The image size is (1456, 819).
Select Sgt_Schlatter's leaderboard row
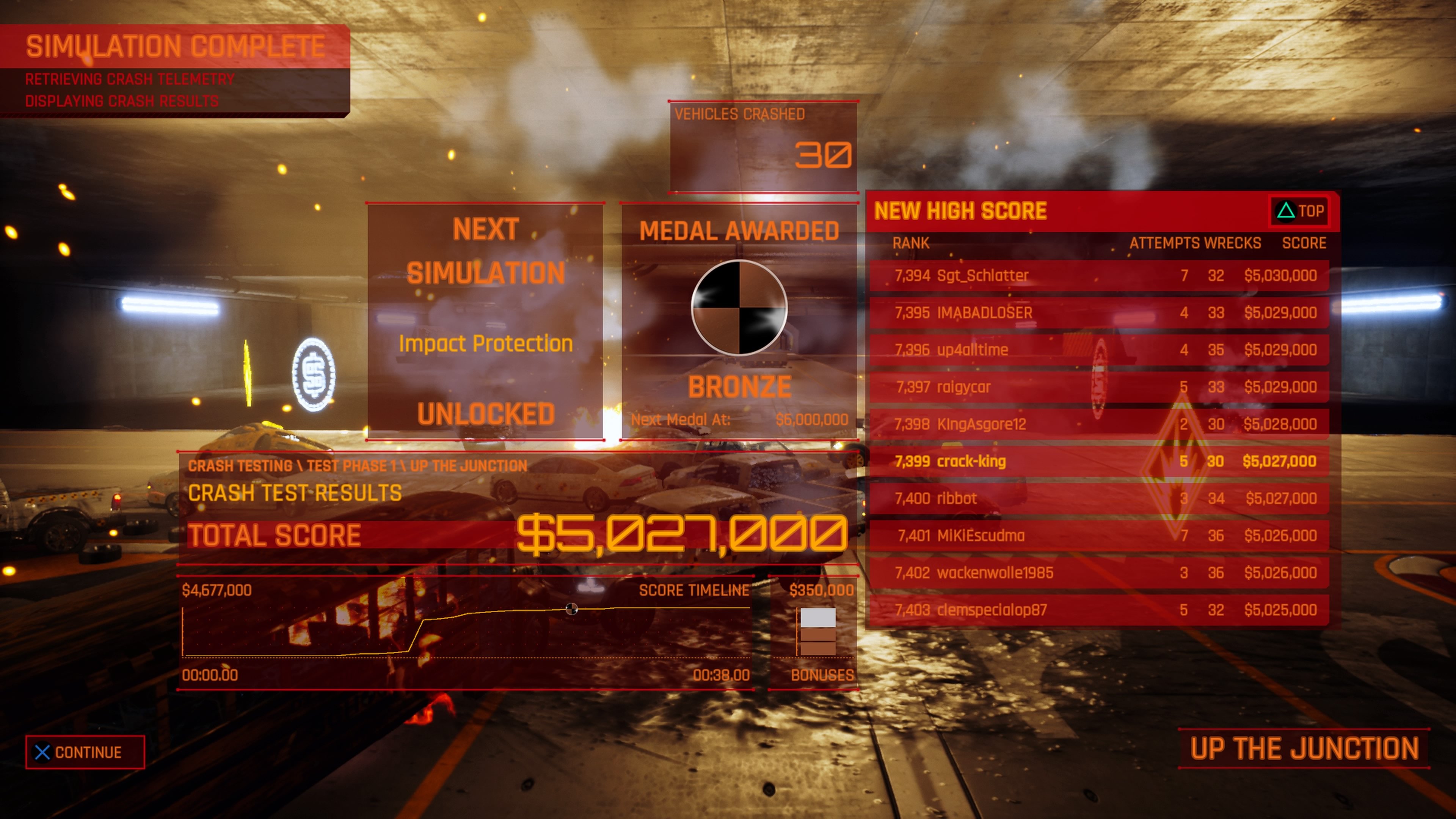click(x=1099, y=276)
